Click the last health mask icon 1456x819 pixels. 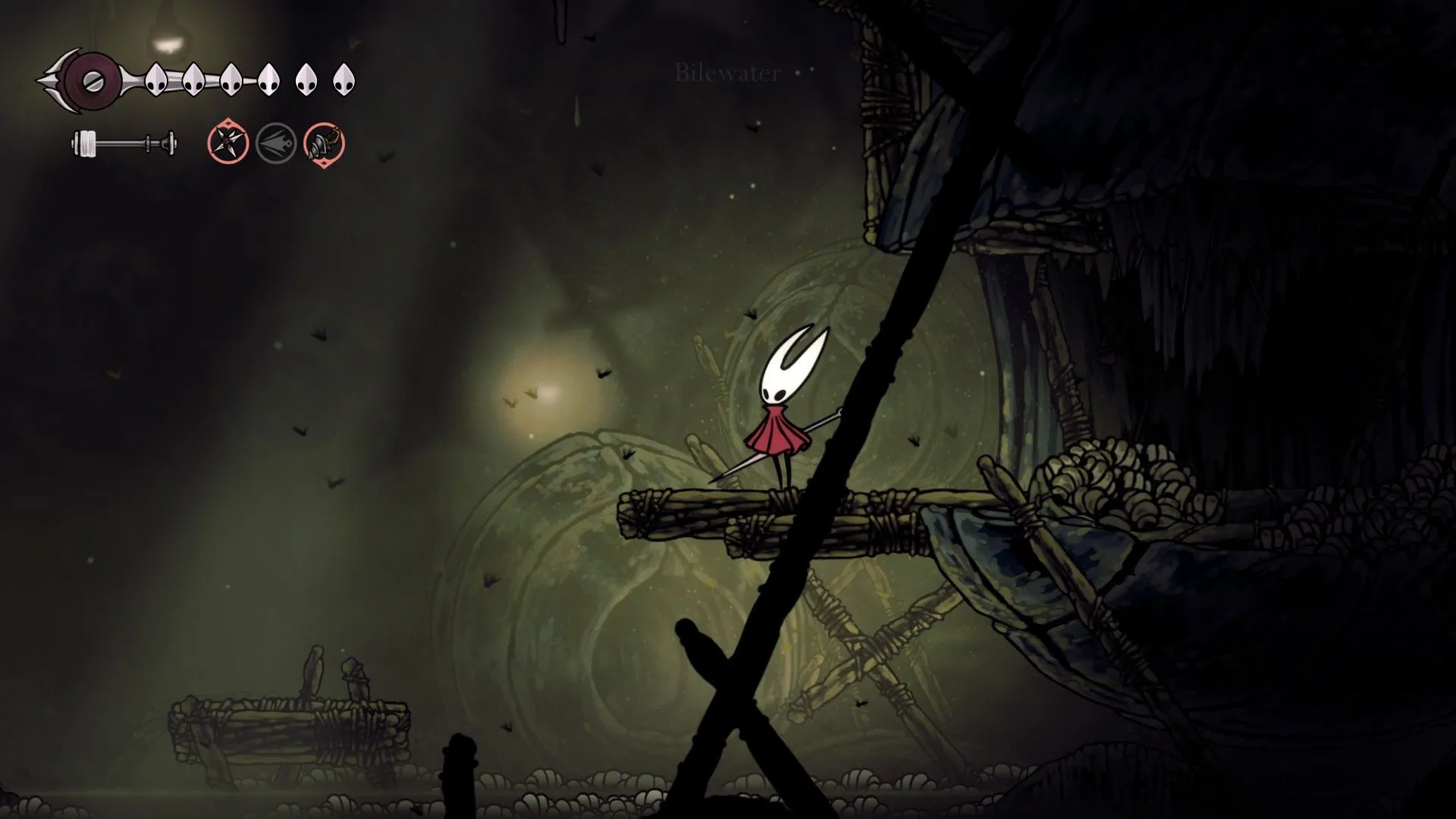pos(345,78)
